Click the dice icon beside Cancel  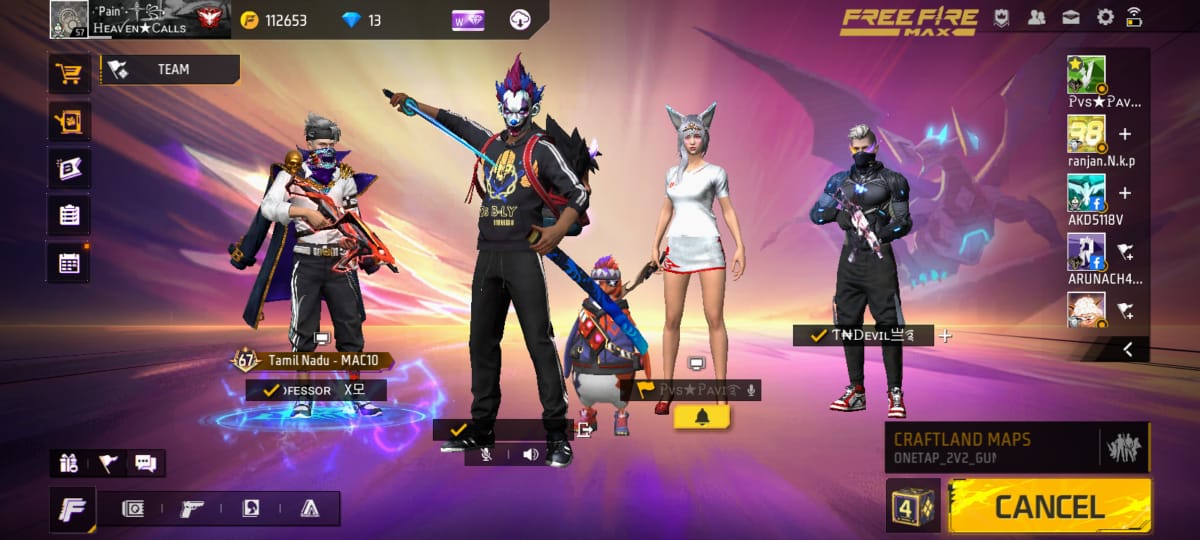pyautogui.click(x=912, y=505)
